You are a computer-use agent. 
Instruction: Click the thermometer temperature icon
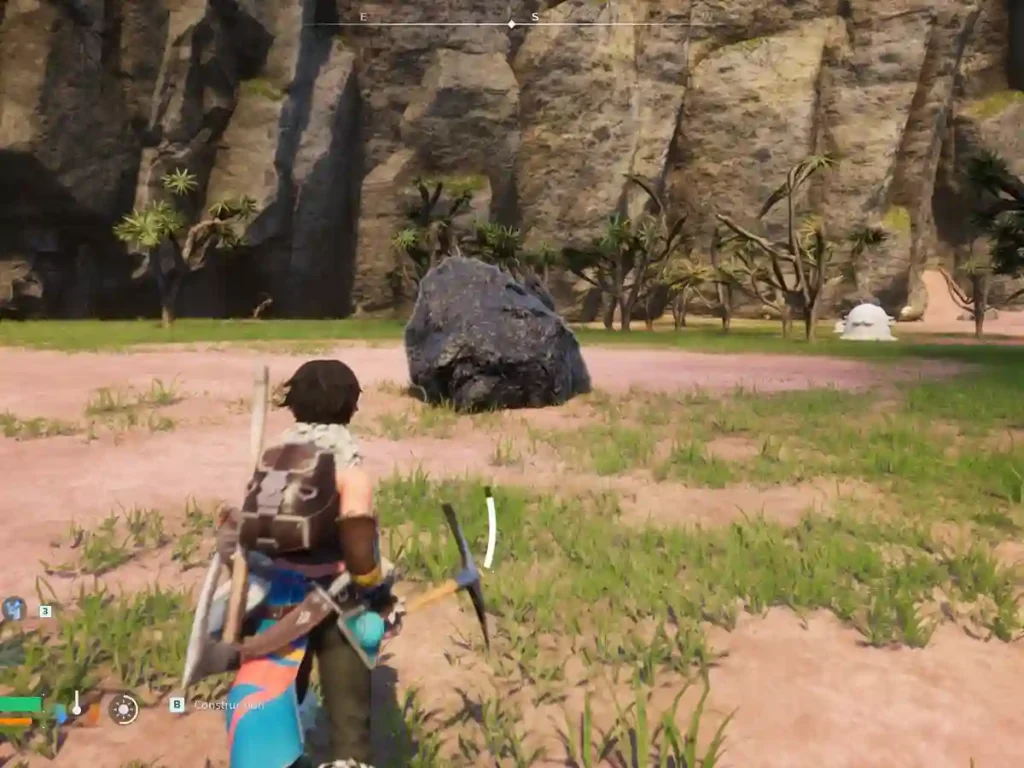coord(76,704)
